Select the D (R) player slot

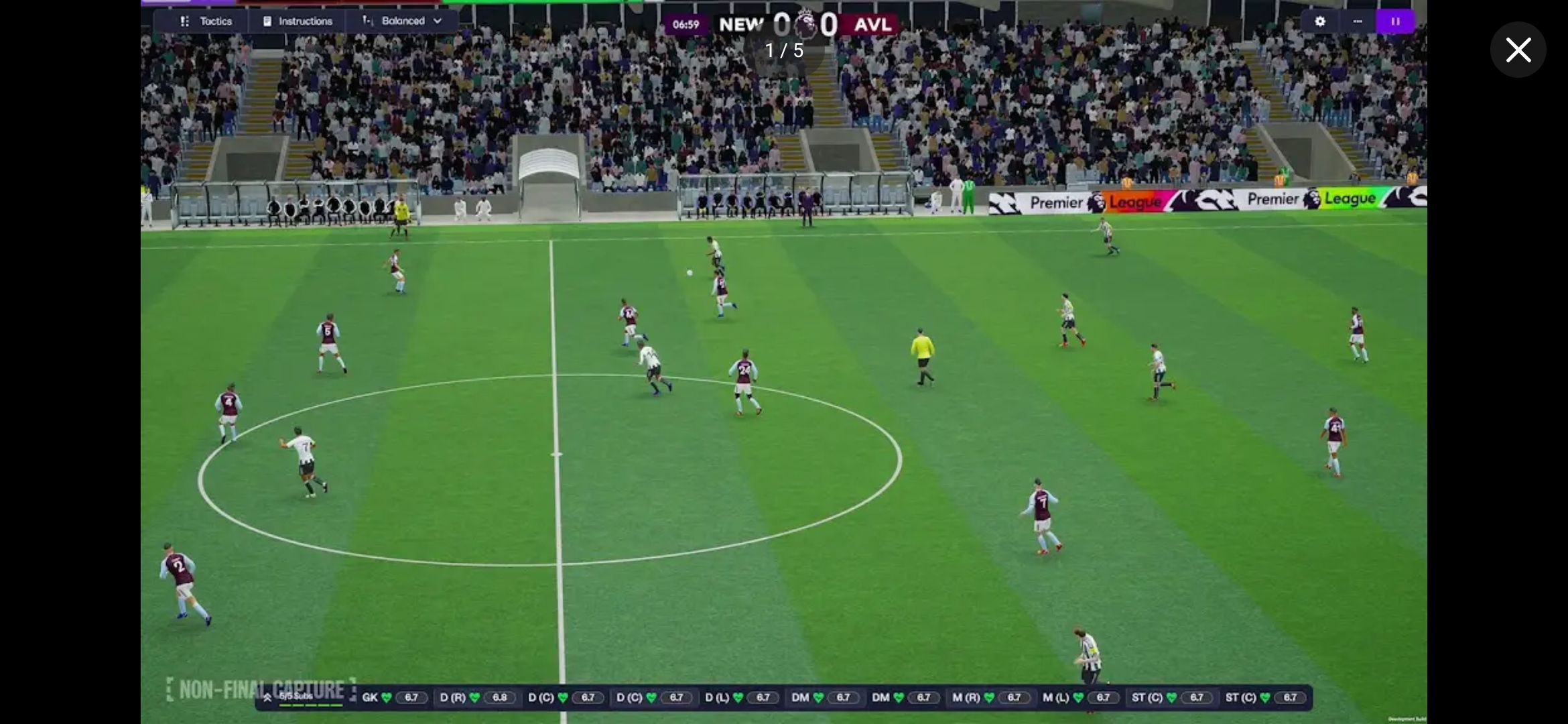coord(477,698)
